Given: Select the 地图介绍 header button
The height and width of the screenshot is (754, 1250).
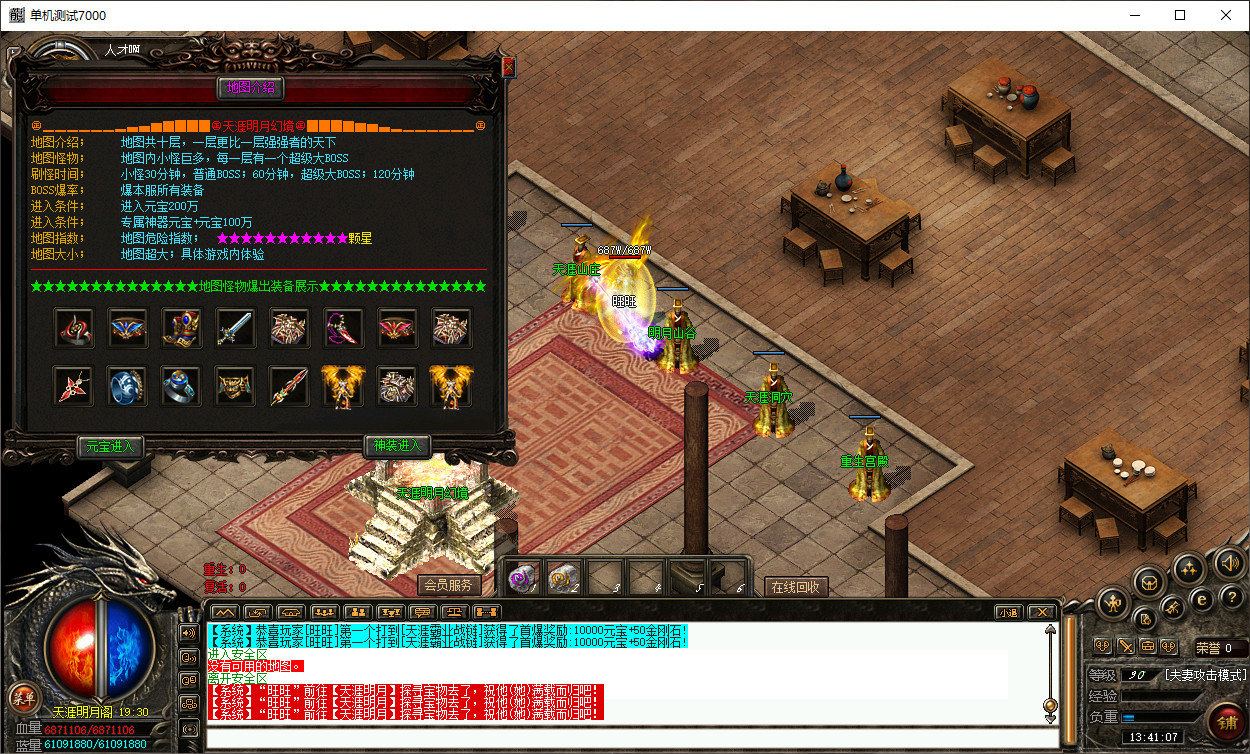Looking at the screenshot, I should click(x=251, y=88).
